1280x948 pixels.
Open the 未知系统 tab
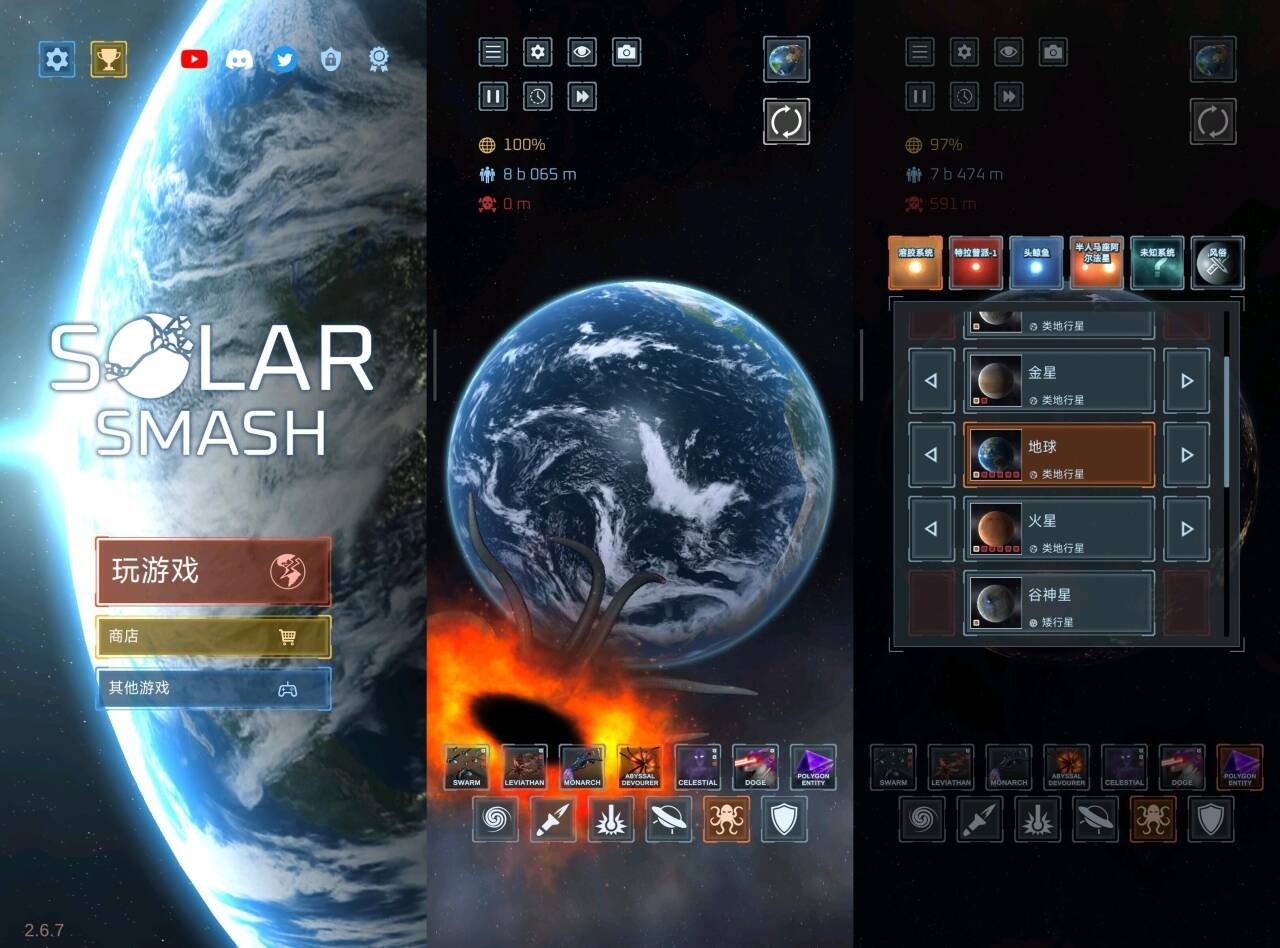click(1157, 263)
